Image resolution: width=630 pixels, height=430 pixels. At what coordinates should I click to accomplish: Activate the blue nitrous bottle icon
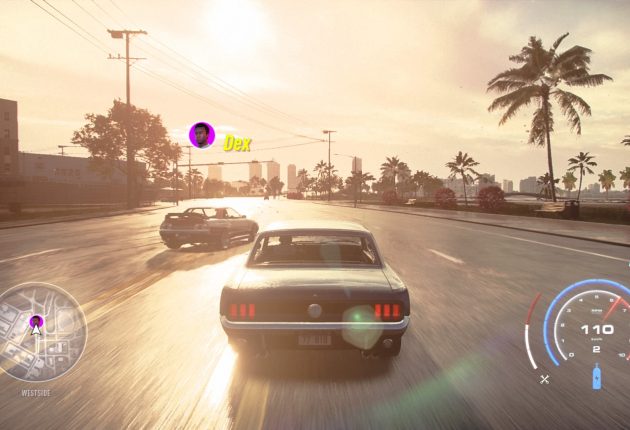[596, 377]
